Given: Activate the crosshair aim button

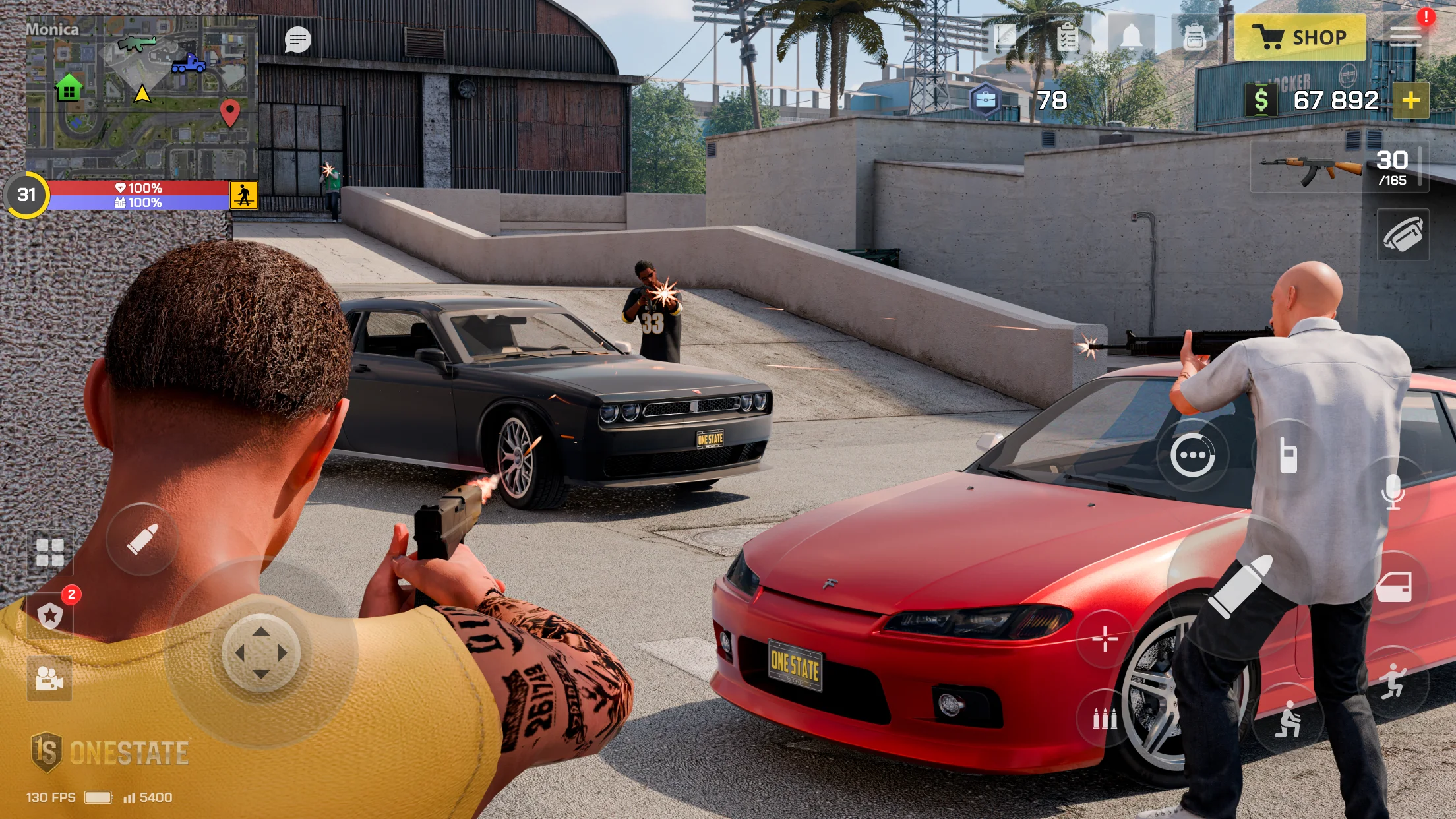Looking at the screenshot, I should [1105, 638].
